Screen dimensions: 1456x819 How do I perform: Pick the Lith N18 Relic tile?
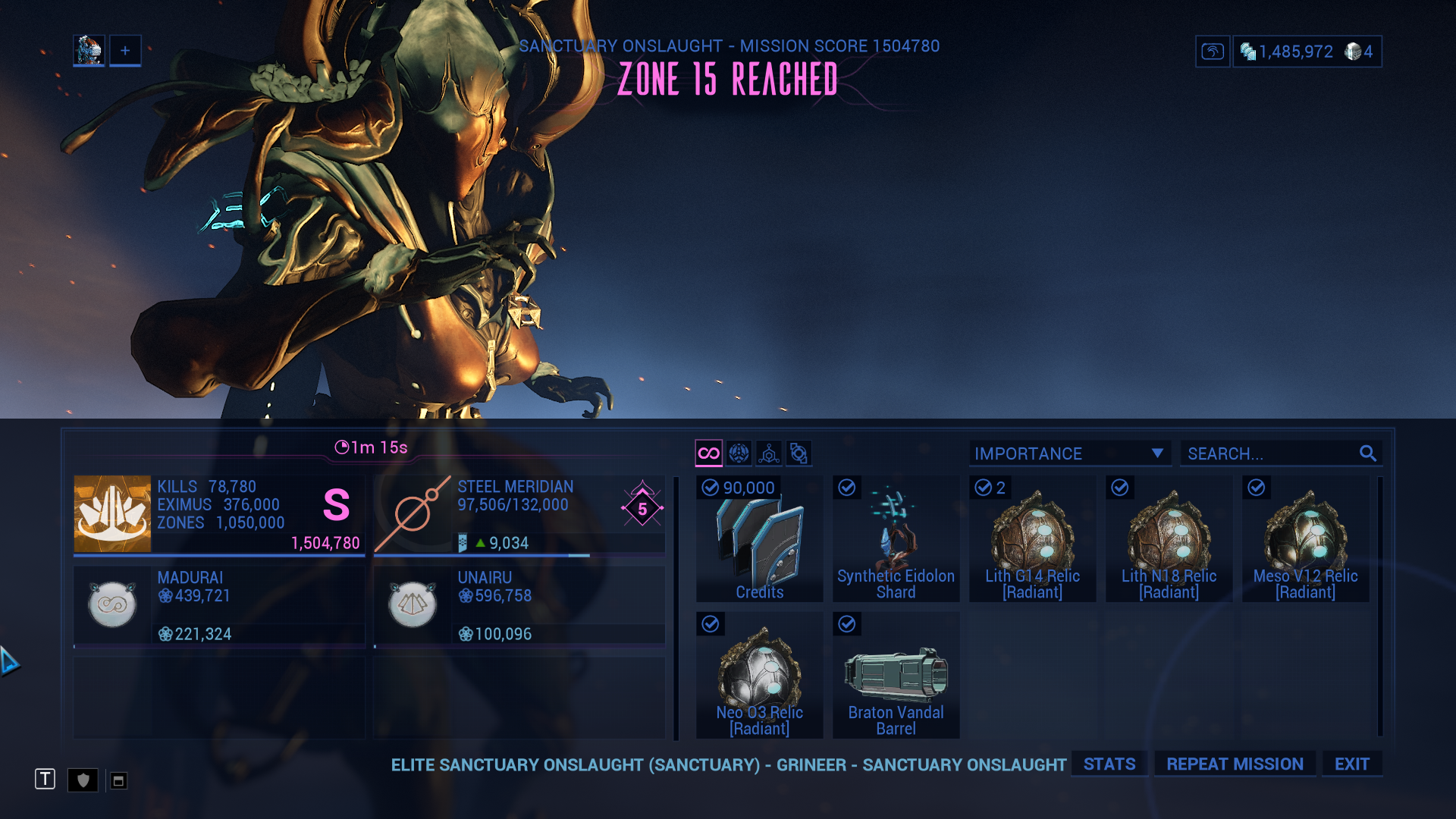pyautogui.click(x=1169, y=539)
